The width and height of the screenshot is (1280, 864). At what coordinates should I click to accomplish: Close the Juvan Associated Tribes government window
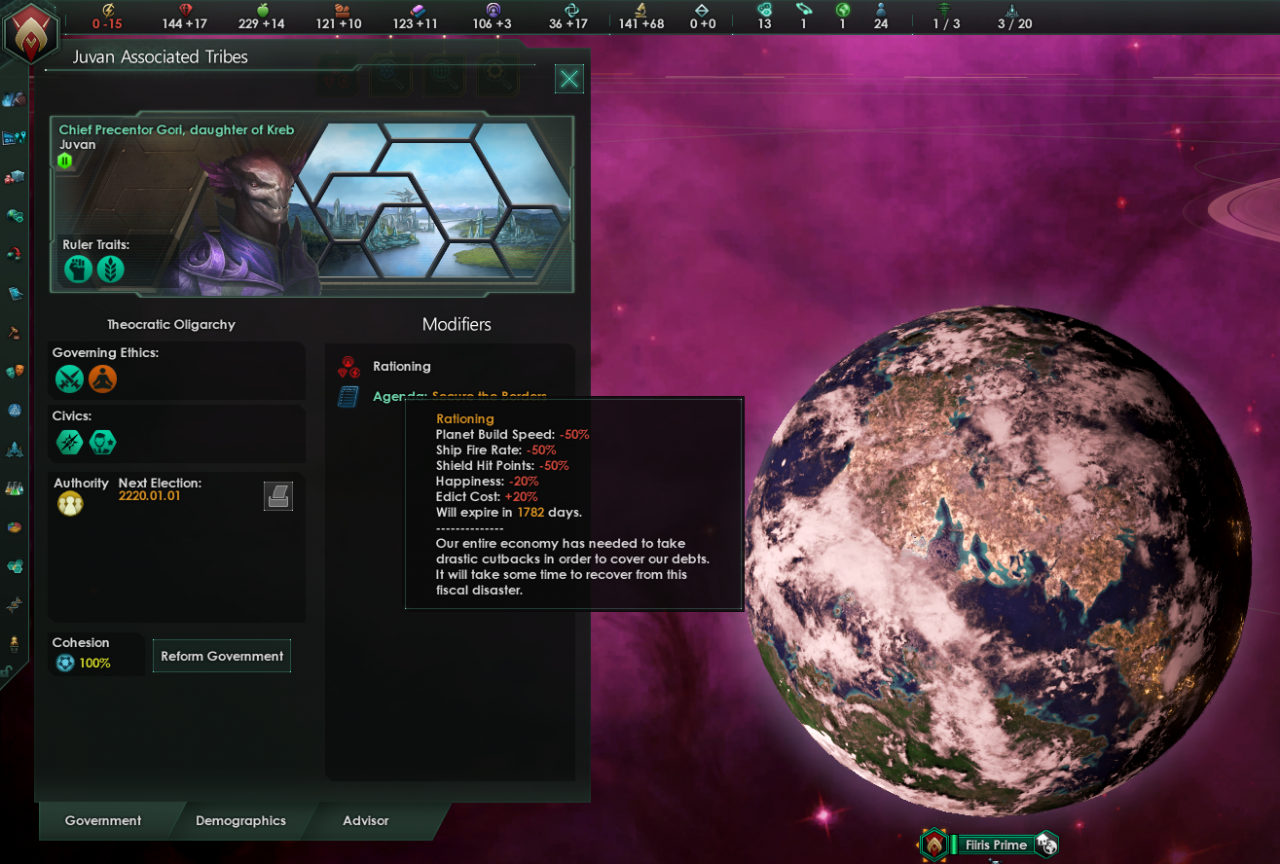[x=569, y=79]
